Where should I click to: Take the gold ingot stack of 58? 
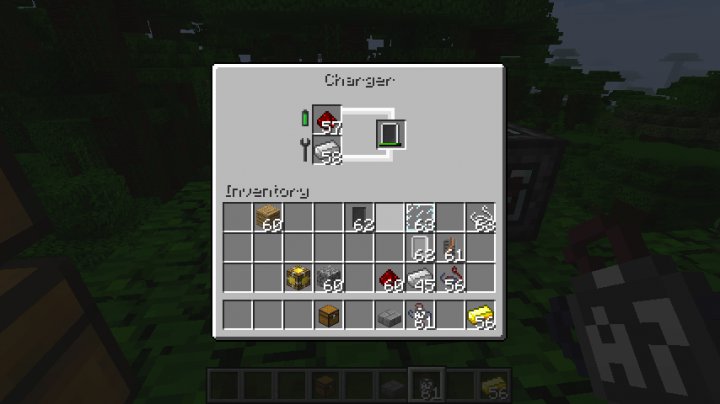(481, 316)
